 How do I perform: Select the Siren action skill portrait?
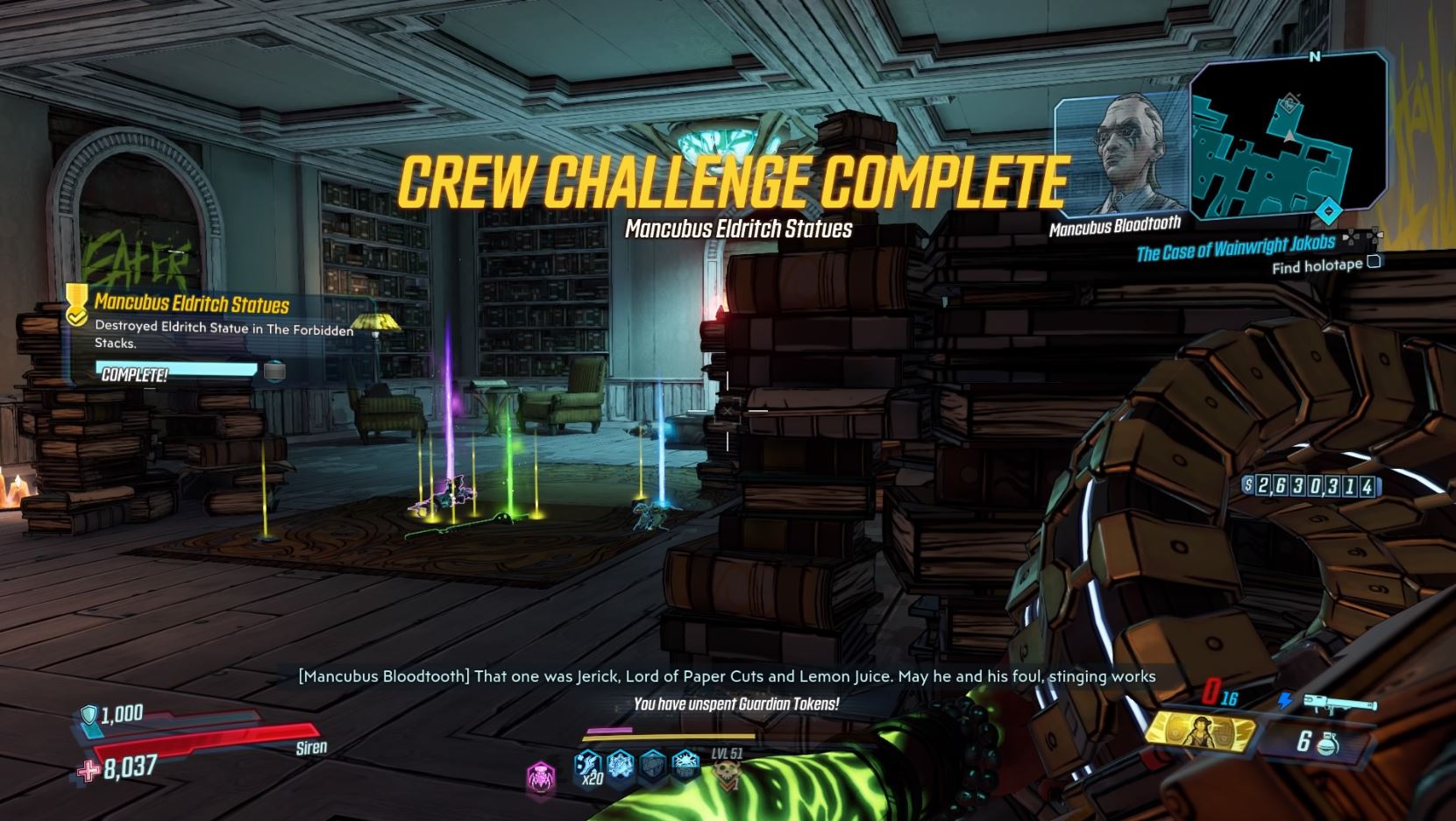1199,730
